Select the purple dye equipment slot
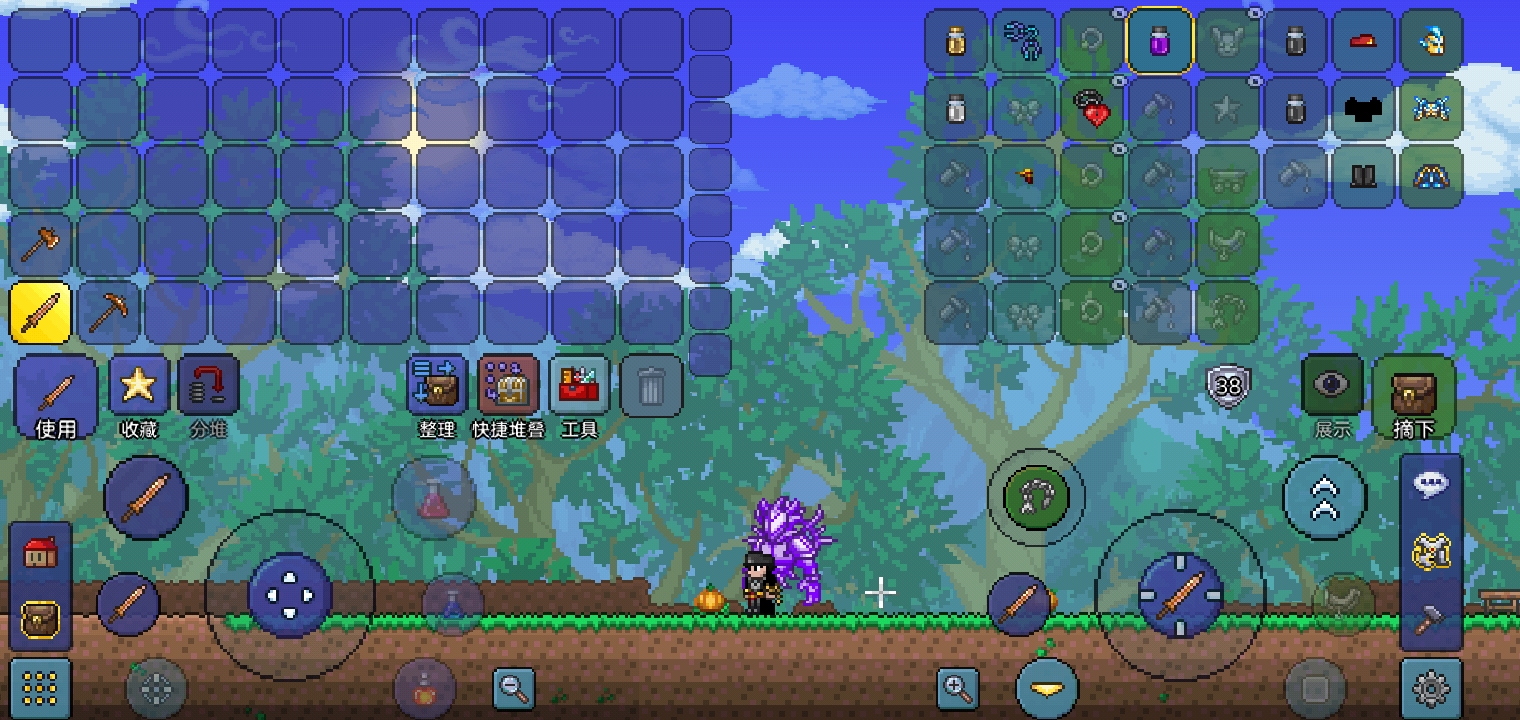 [1159, 41]
